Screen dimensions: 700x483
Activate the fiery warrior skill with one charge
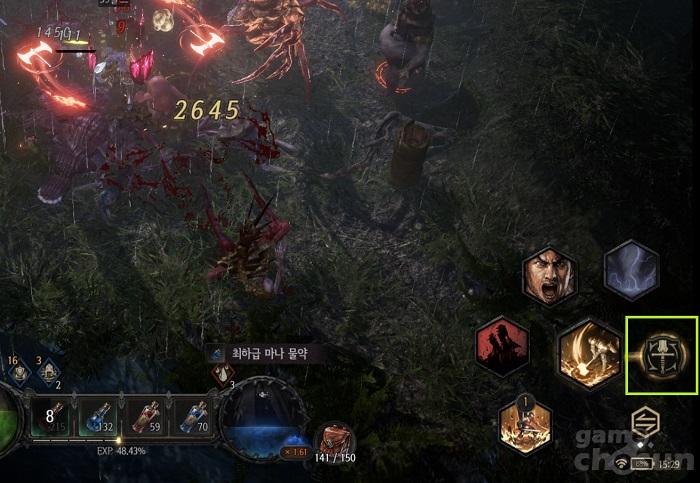click(525, 424)
